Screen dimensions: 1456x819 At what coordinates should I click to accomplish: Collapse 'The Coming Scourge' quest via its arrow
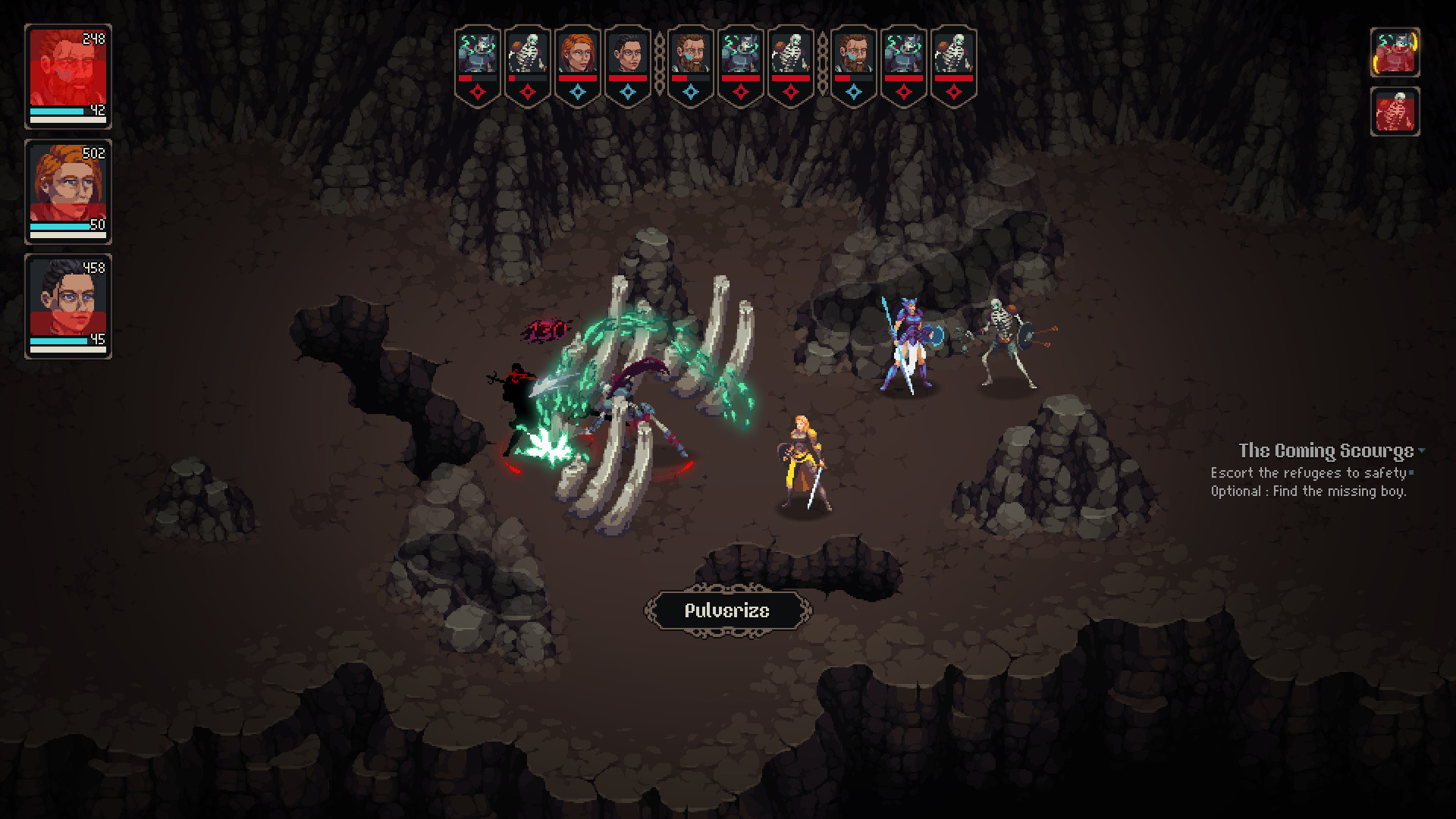1422,450
